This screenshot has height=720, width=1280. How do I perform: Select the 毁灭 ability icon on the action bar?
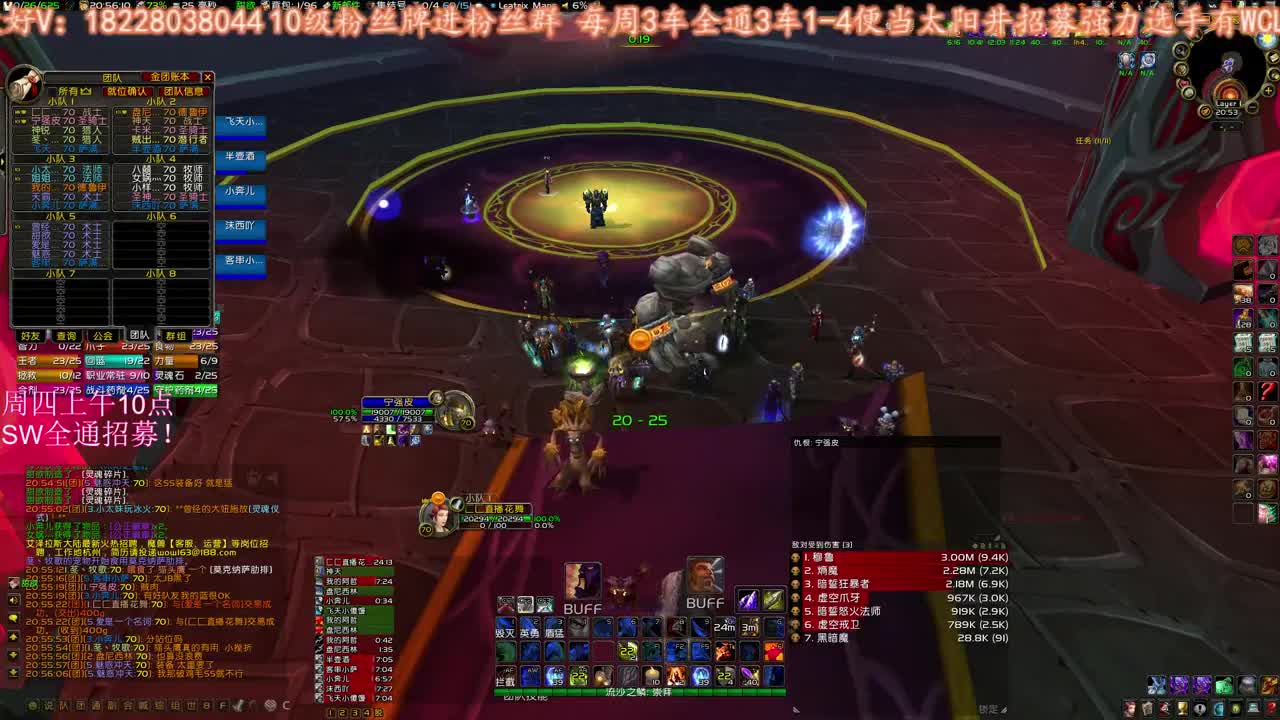pyautogui.click(x=505, y=633)
